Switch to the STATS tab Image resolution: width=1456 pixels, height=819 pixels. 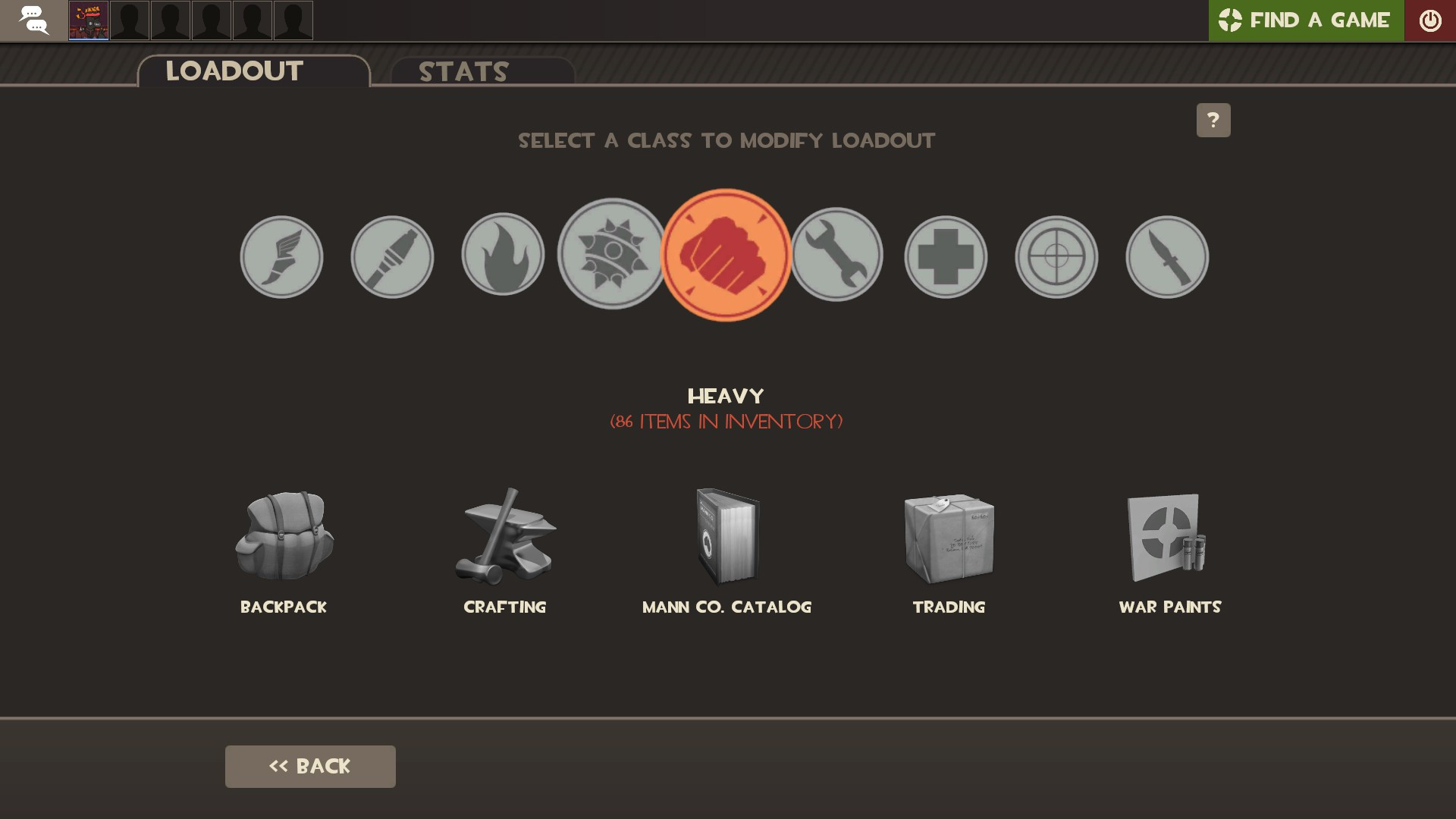462,72
